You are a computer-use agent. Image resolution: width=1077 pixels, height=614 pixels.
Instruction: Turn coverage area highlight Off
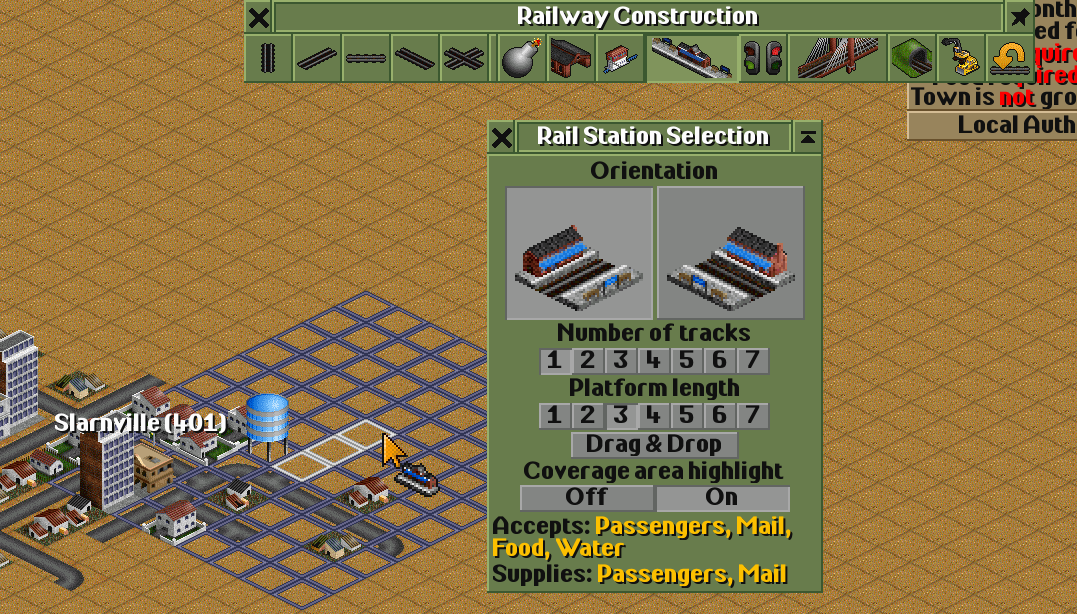(587, 497)
